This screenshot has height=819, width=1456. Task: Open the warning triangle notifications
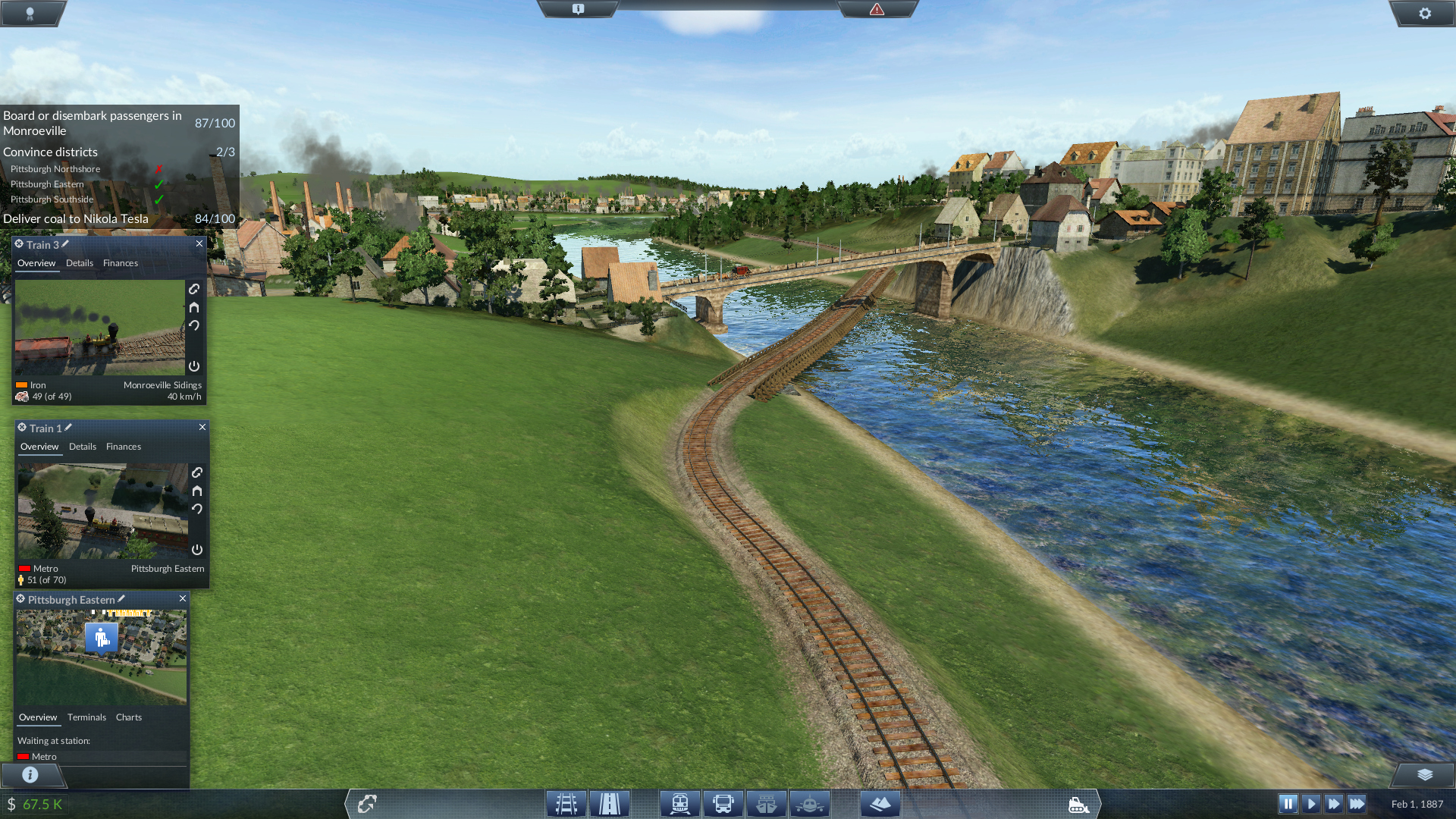877,9
